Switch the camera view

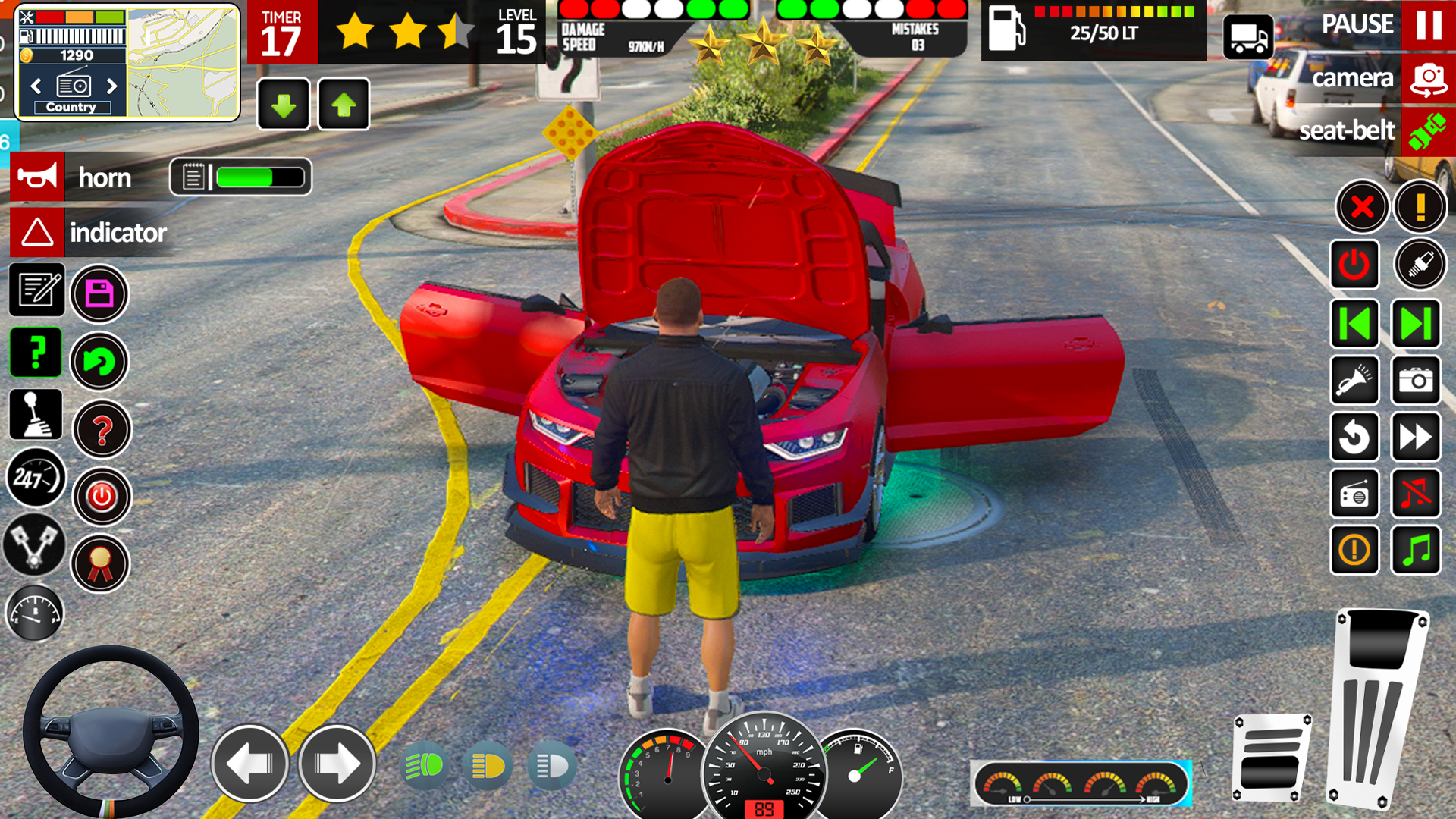click(x=1428, y=79)
